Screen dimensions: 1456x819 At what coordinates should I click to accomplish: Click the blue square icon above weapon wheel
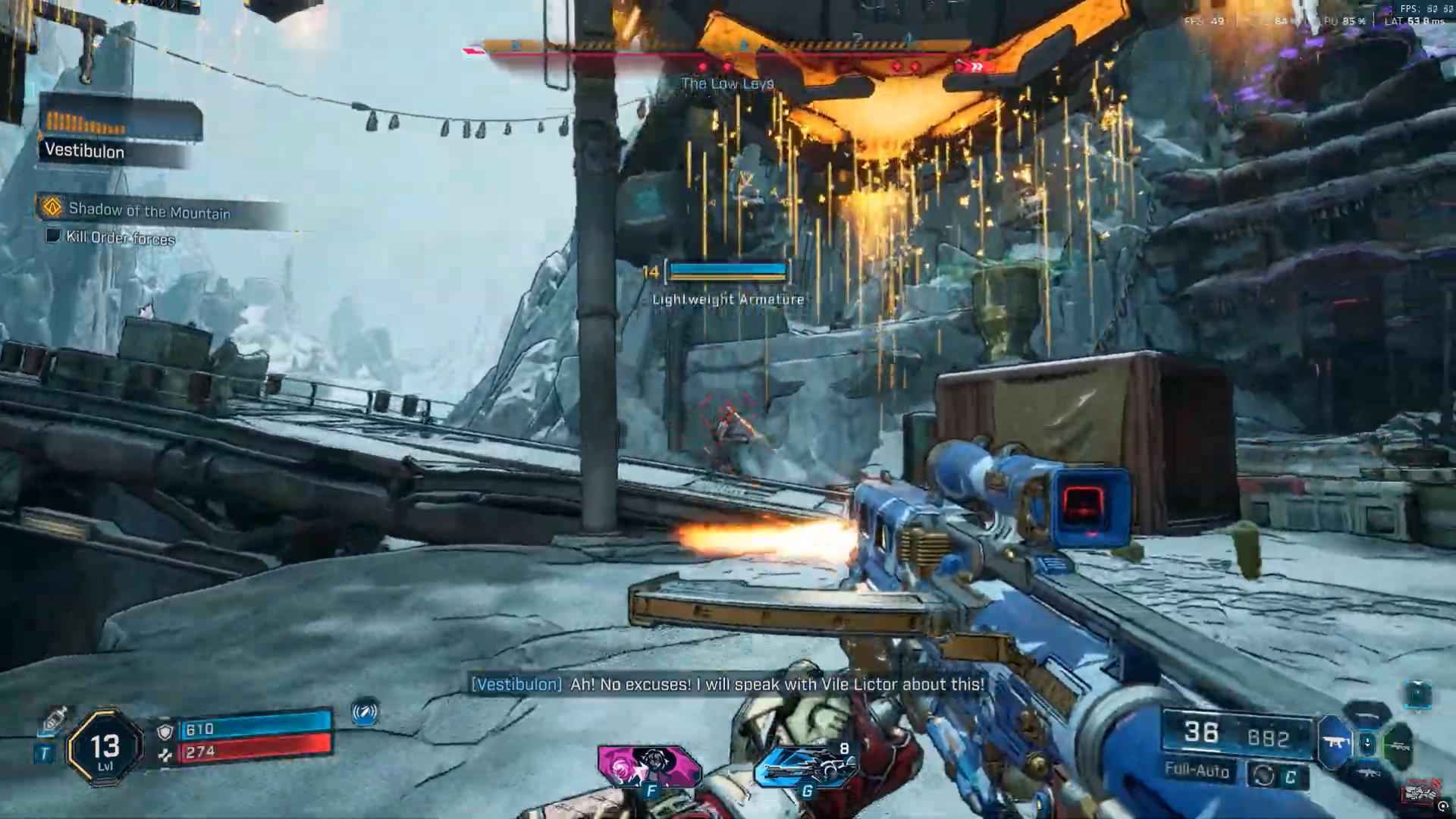click(1417, 695)
